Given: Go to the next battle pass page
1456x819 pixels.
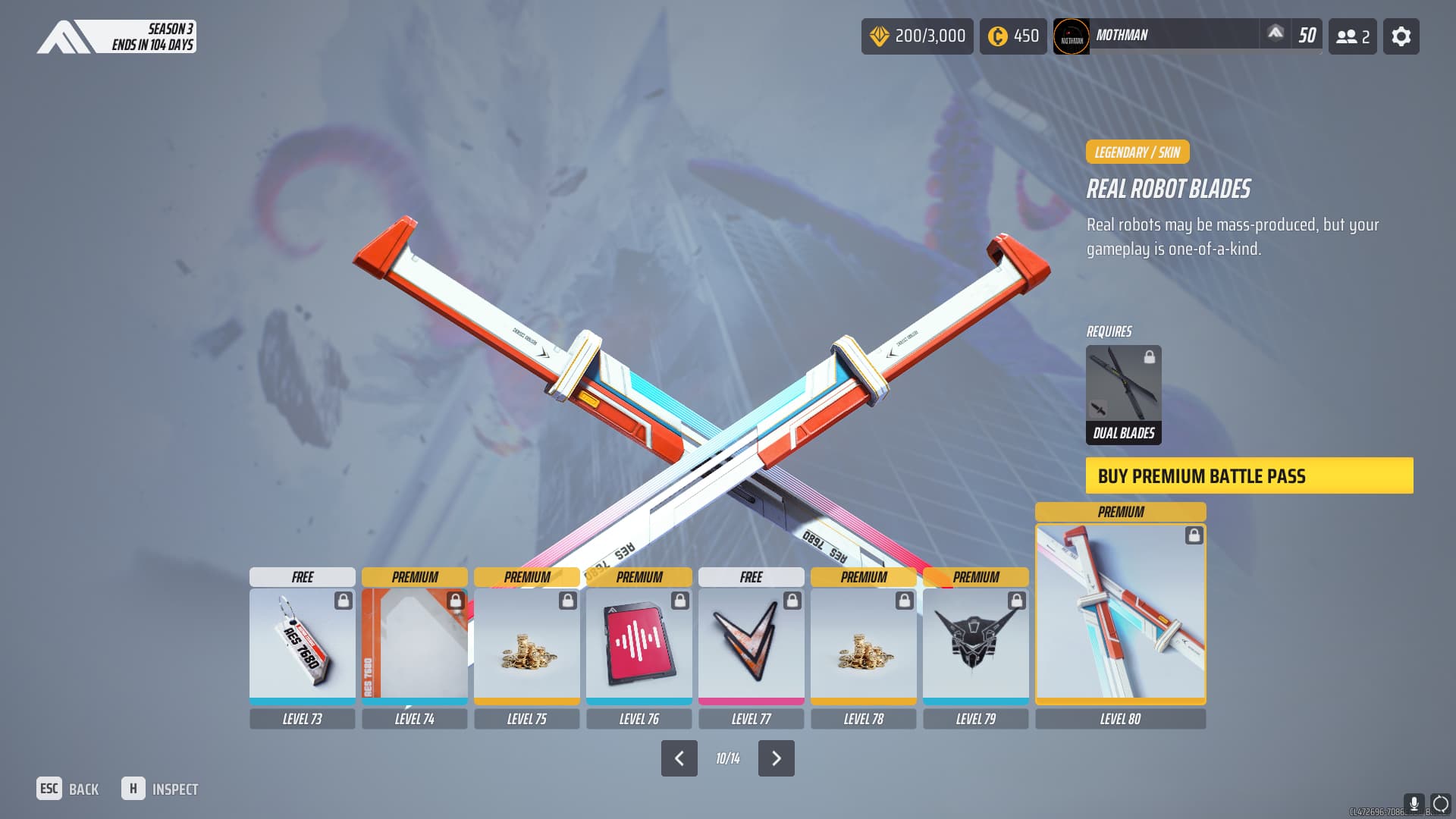Looking at the screenshot, I should pyautogui.click(x=776, y=758).
